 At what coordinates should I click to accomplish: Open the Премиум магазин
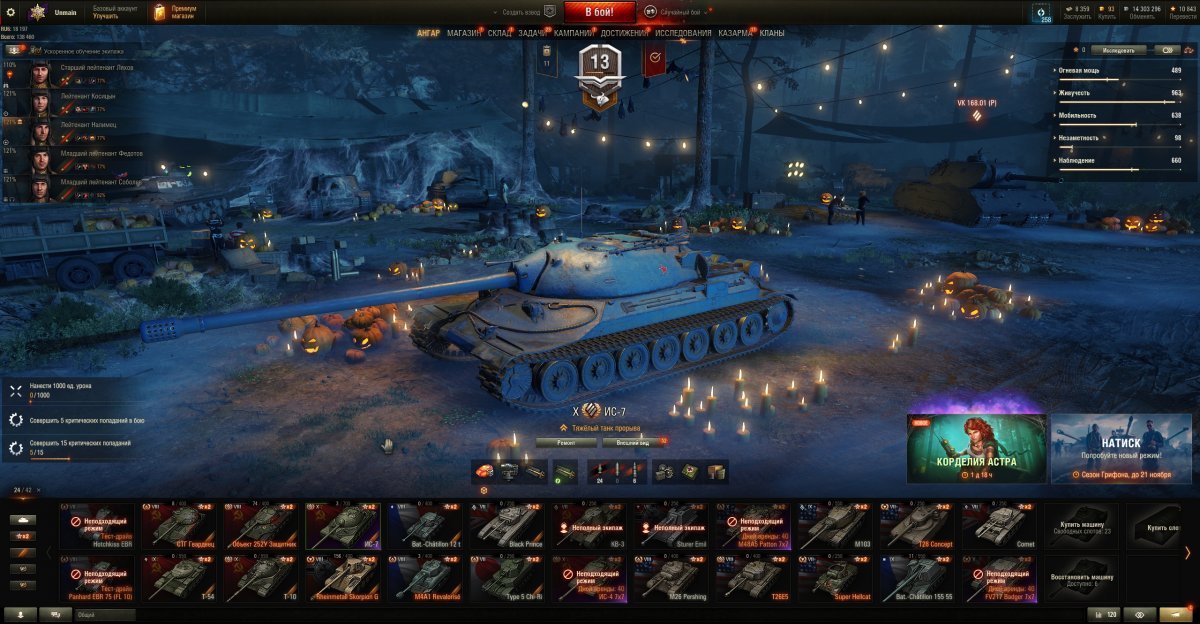click(x=176, y=12)
